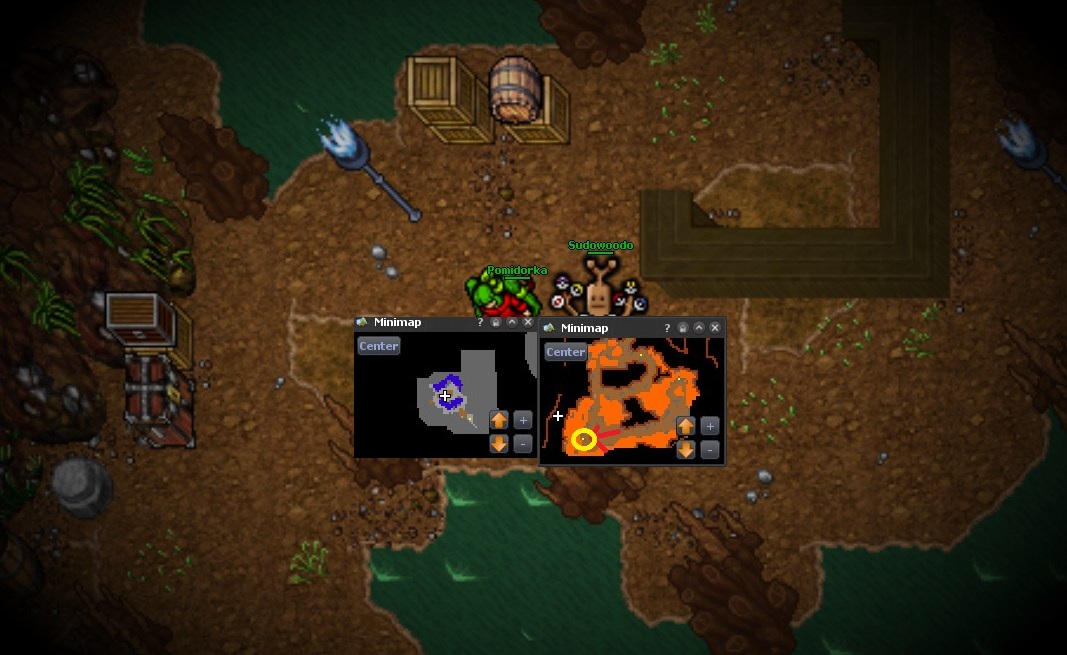Go down a floor on the gray minimap
This screenshot has height=655, width=1067.
(499, 444)
